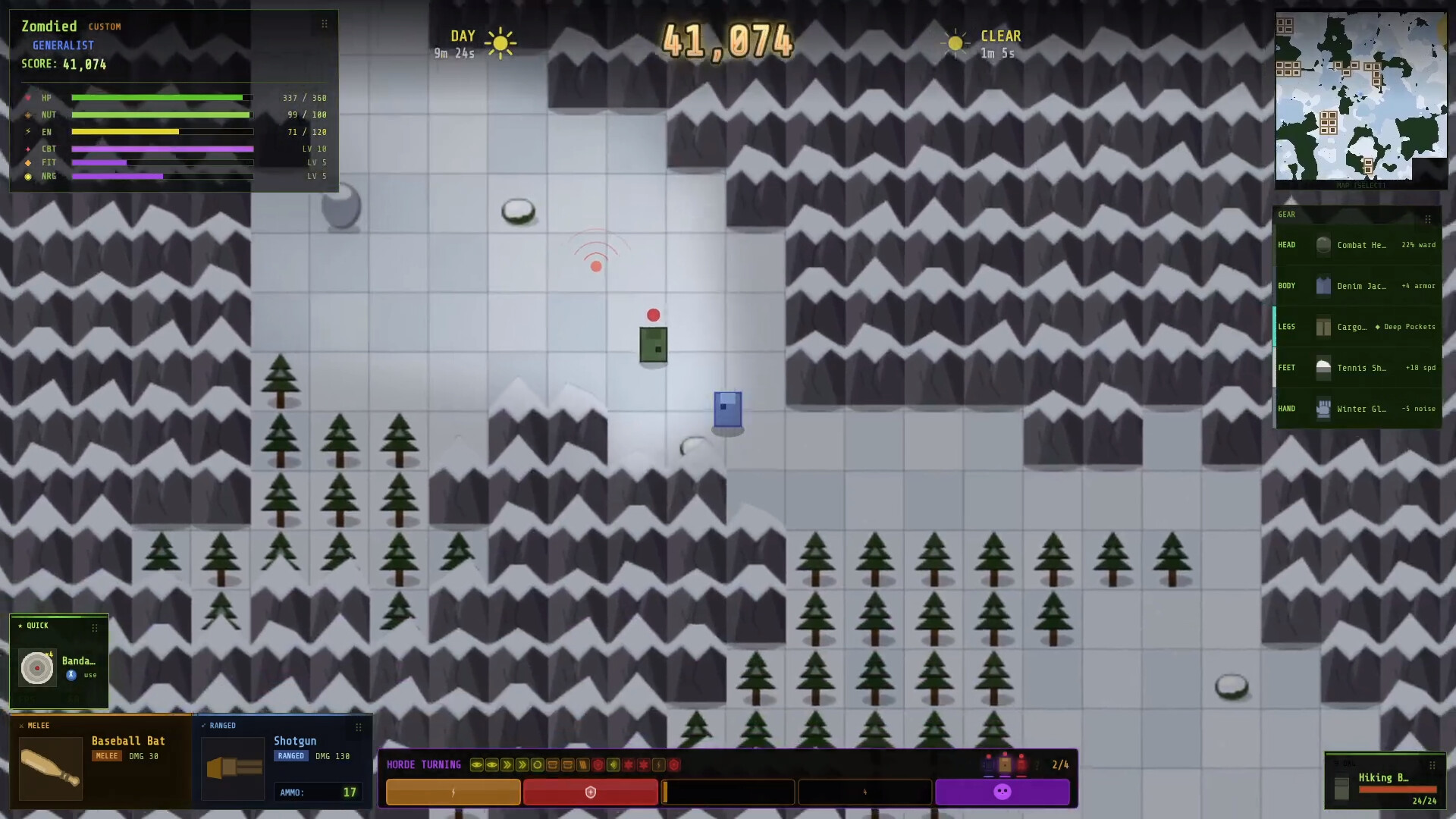Click the ammo counter showing 17
The width and height of the screenshot is (1456, 819).
pos(318,792)
